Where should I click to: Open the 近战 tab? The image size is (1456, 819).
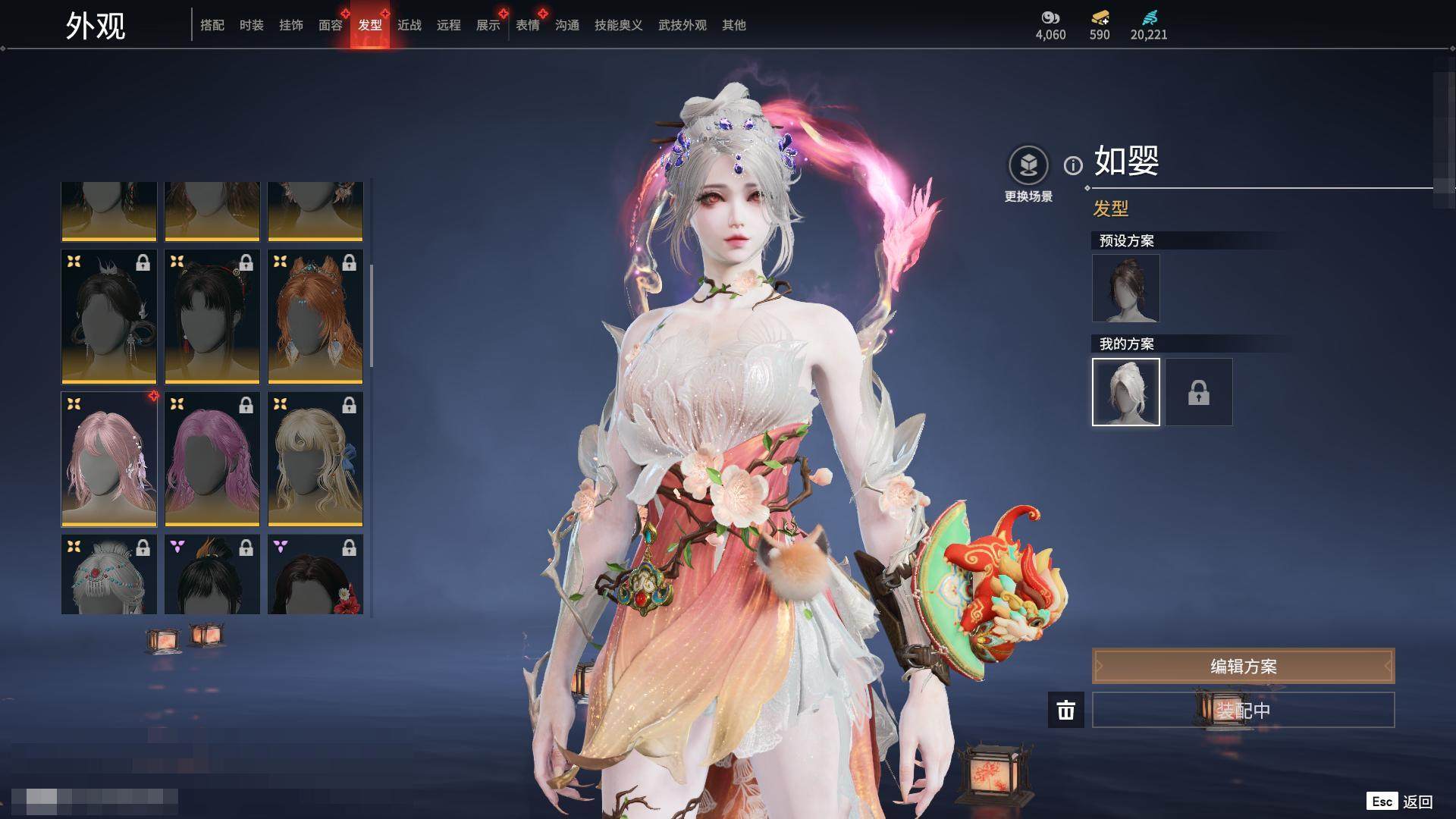409,25
